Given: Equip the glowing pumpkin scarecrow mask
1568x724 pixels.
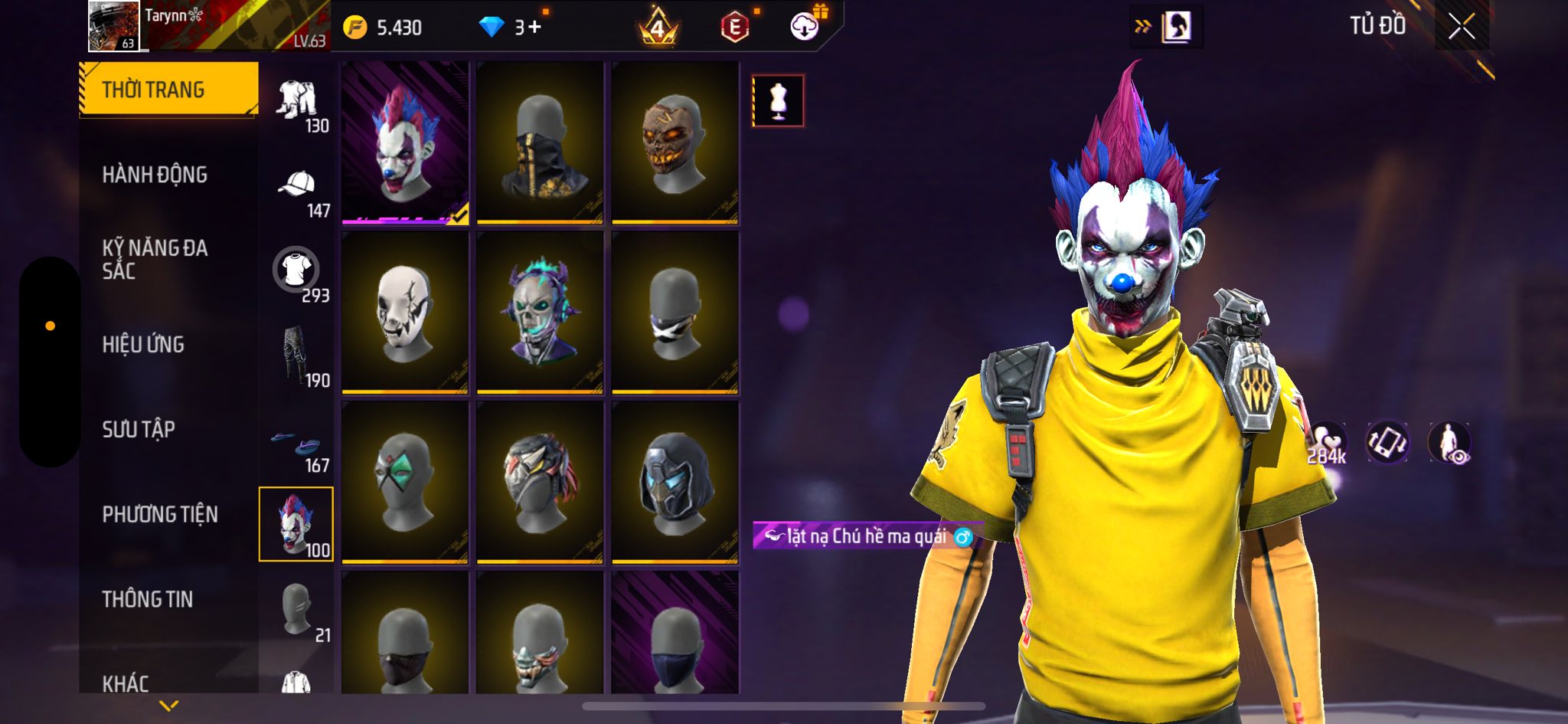Looking at the screenshot, I should (x=675, y=143).
